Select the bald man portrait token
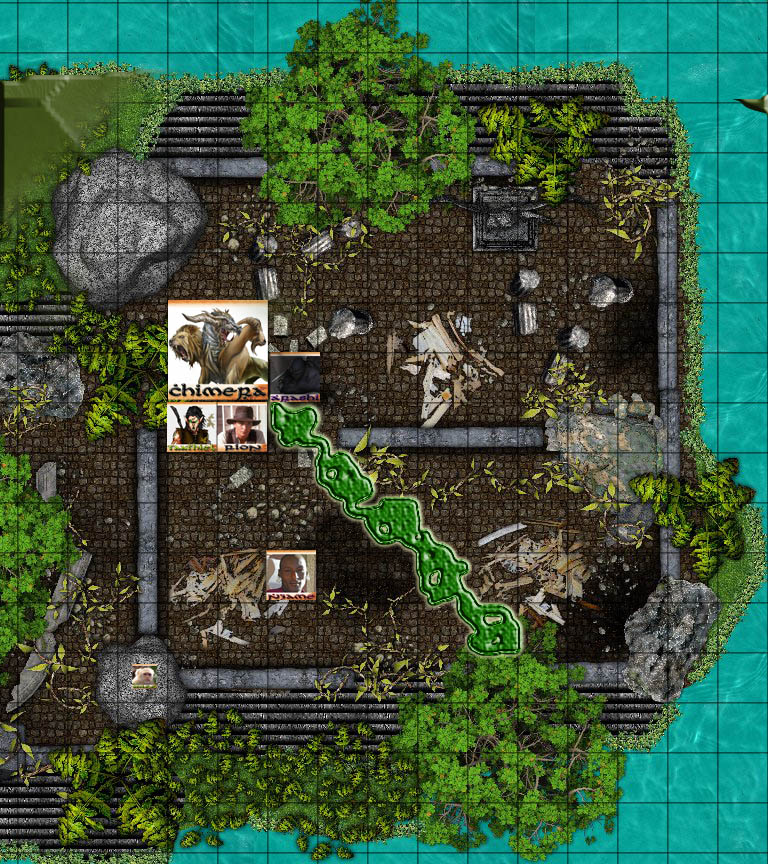 pos(291,575)
